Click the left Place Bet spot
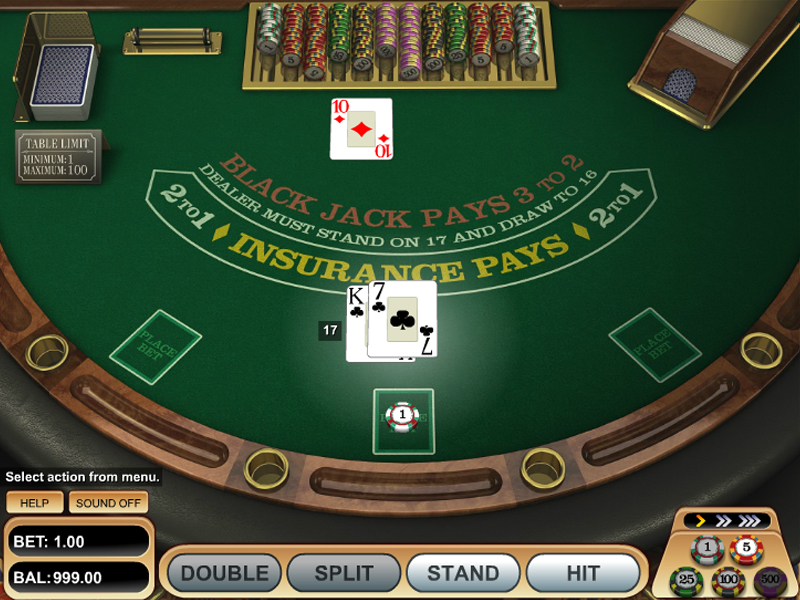This screenshot has width=800, height=600. [155, 347]
